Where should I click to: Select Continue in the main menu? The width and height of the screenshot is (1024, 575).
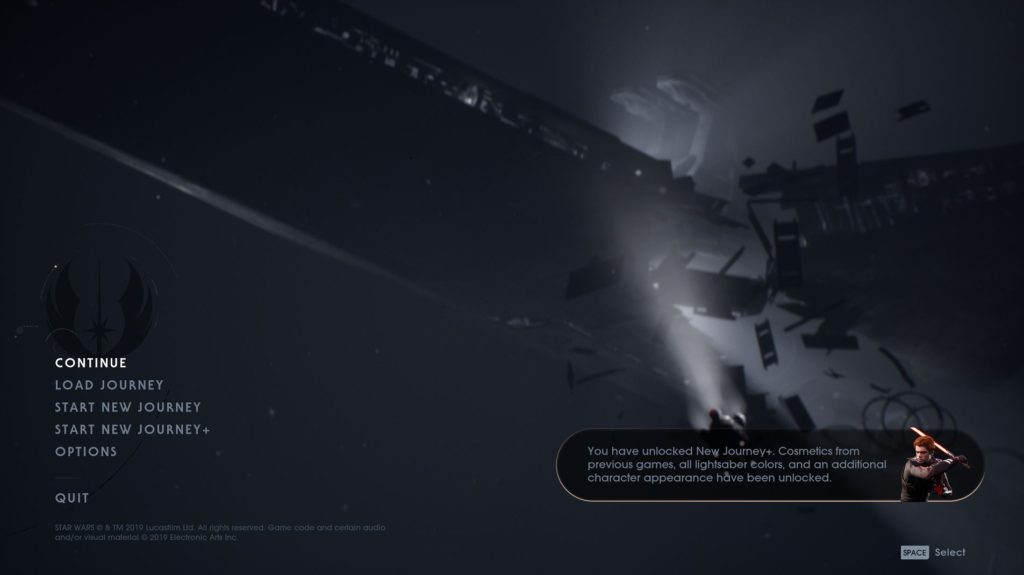coord(91,363)
